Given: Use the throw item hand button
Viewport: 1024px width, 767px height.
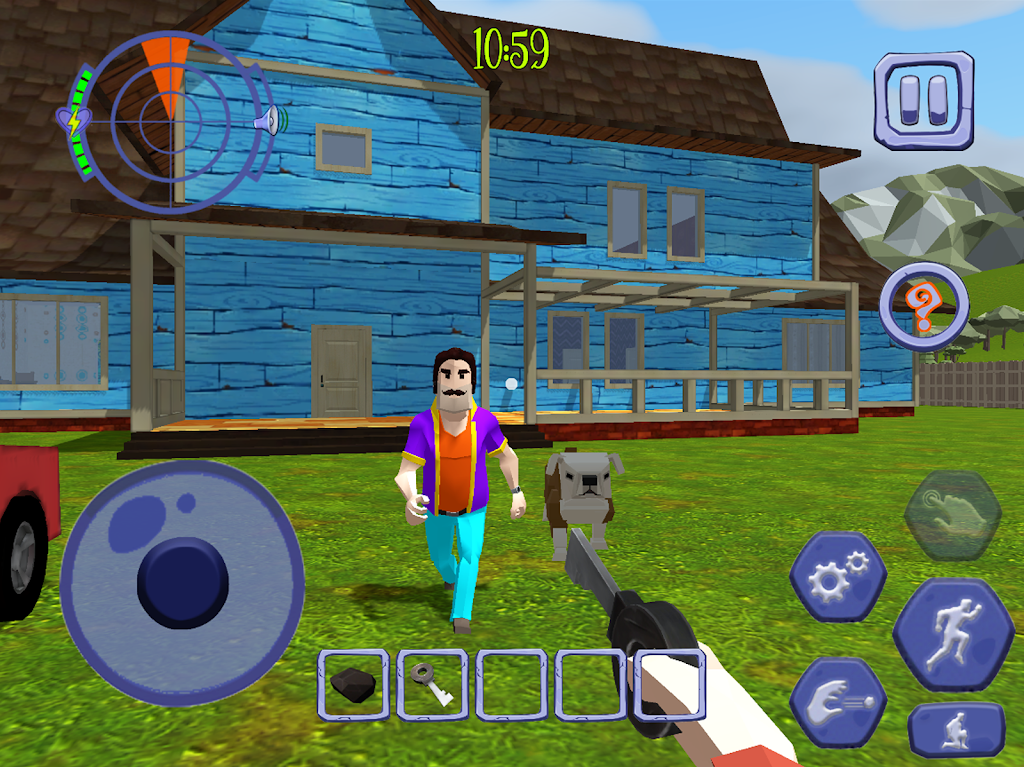Looking at the screenshot, I should [838, 702].
